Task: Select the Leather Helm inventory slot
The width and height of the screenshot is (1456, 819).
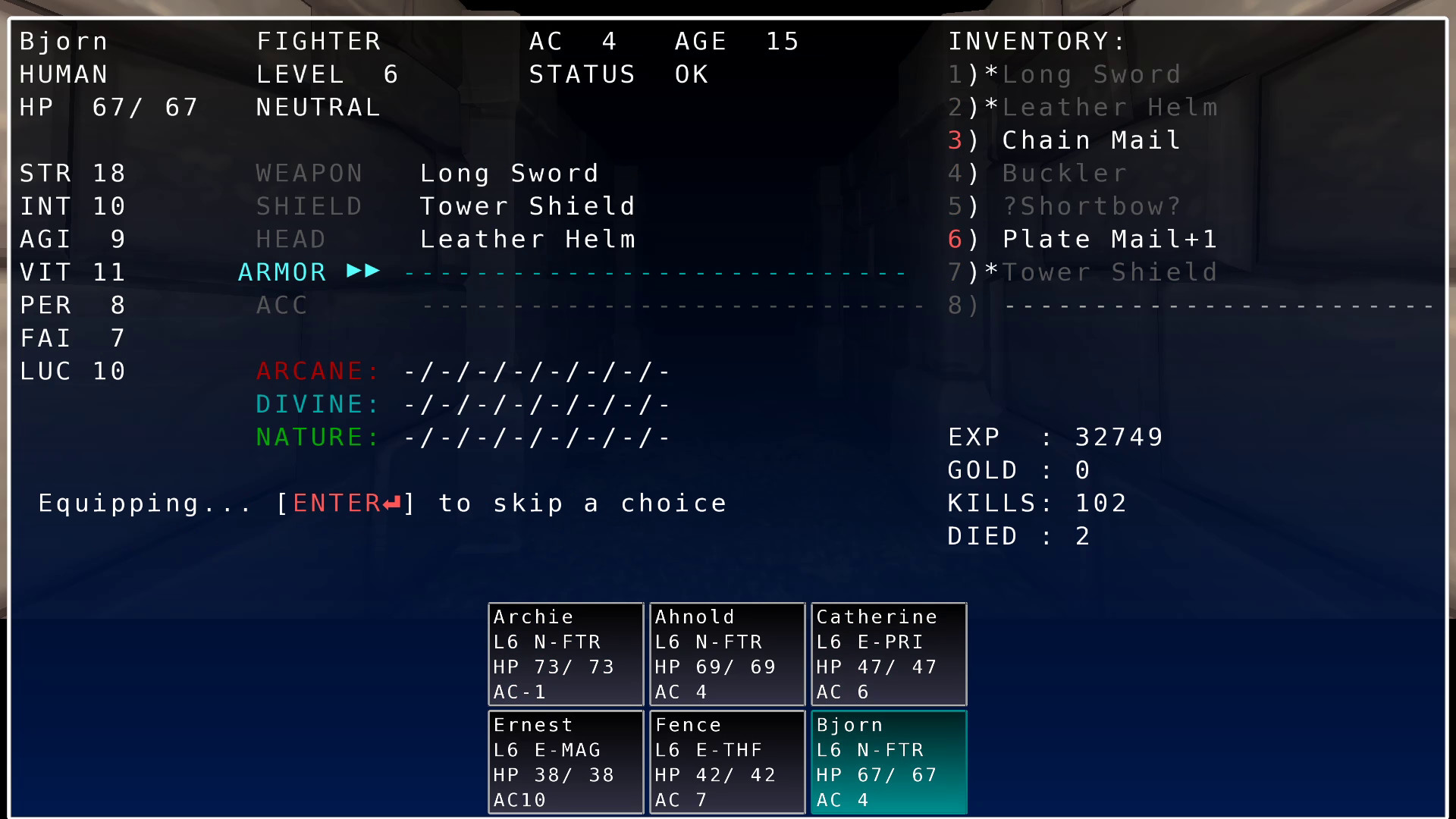Action: (x=1109, y=107)
